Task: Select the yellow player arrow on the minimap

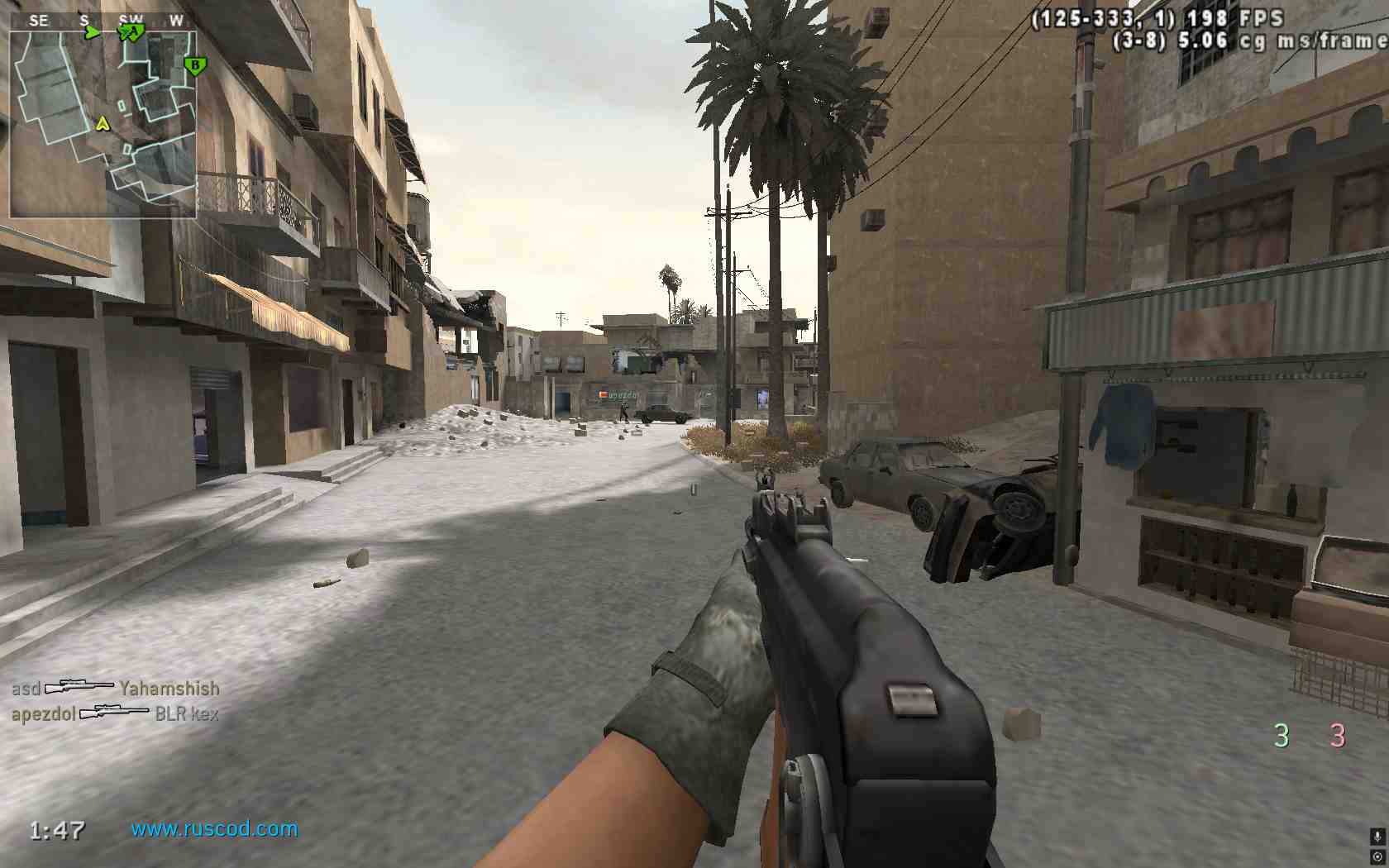Action: point(103,124)
